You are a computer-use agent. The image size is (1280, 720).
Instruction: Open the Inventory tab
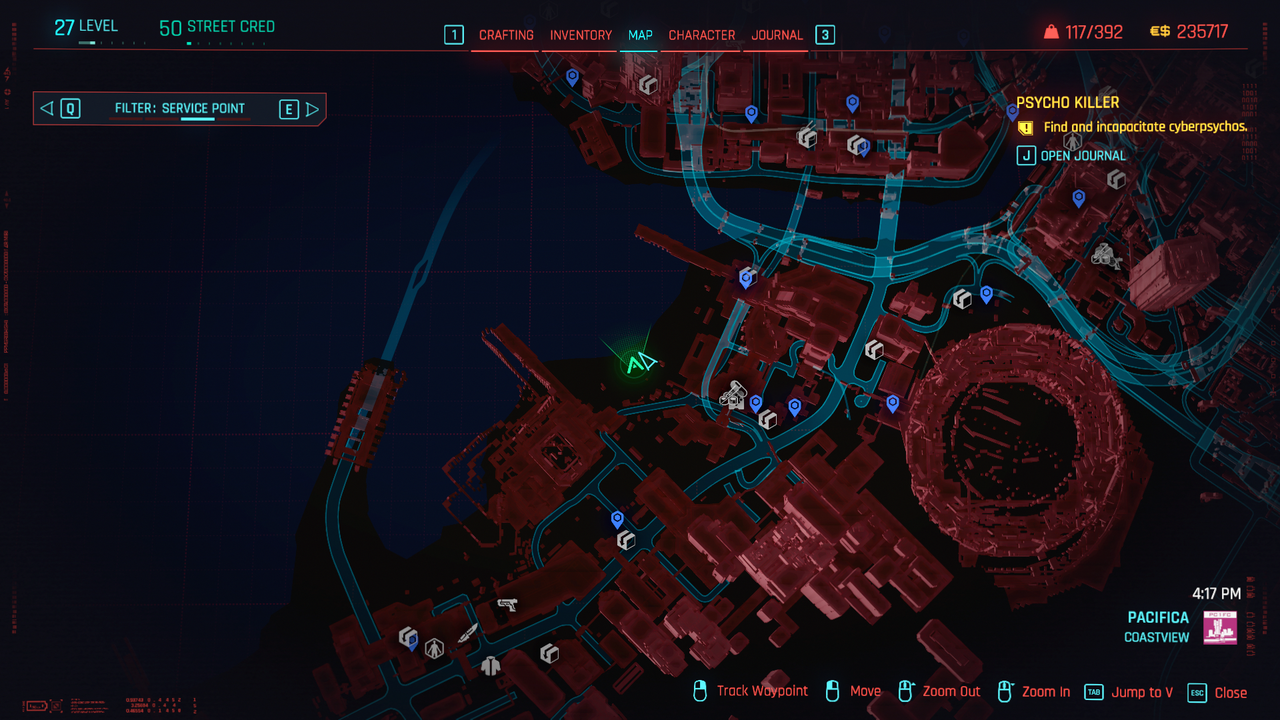[x=581, y=35]
